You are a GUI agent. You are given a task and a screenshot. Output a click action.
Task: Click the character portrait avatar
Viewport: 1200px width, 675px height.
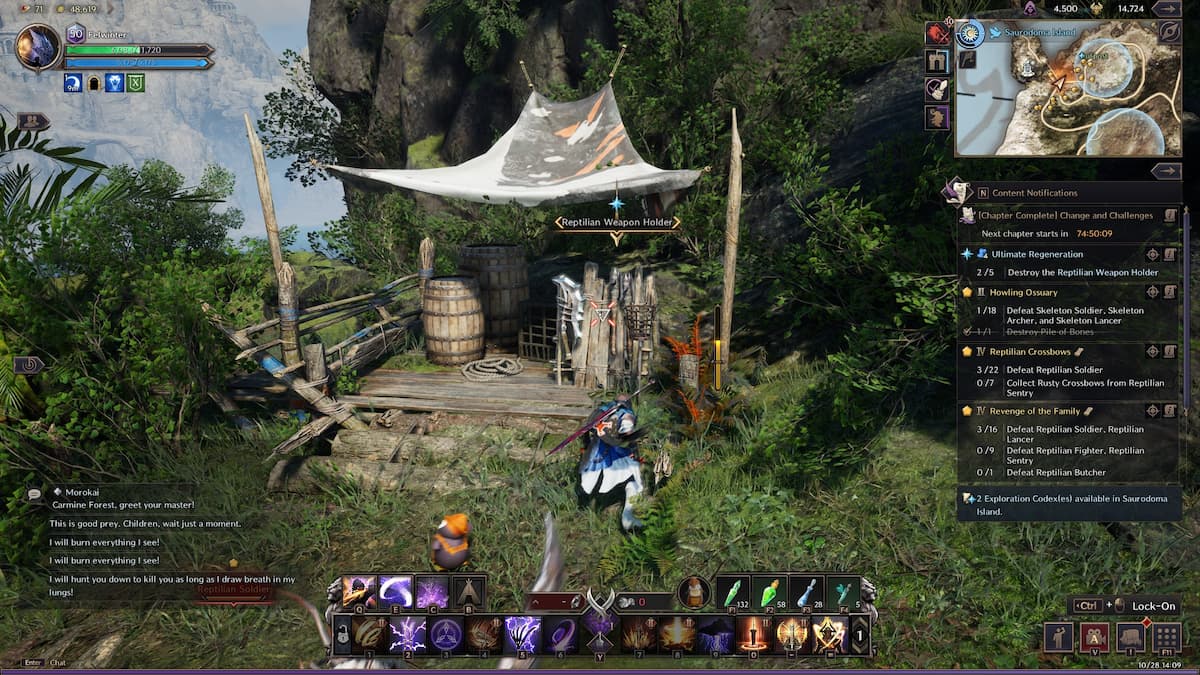pos(38,47)
